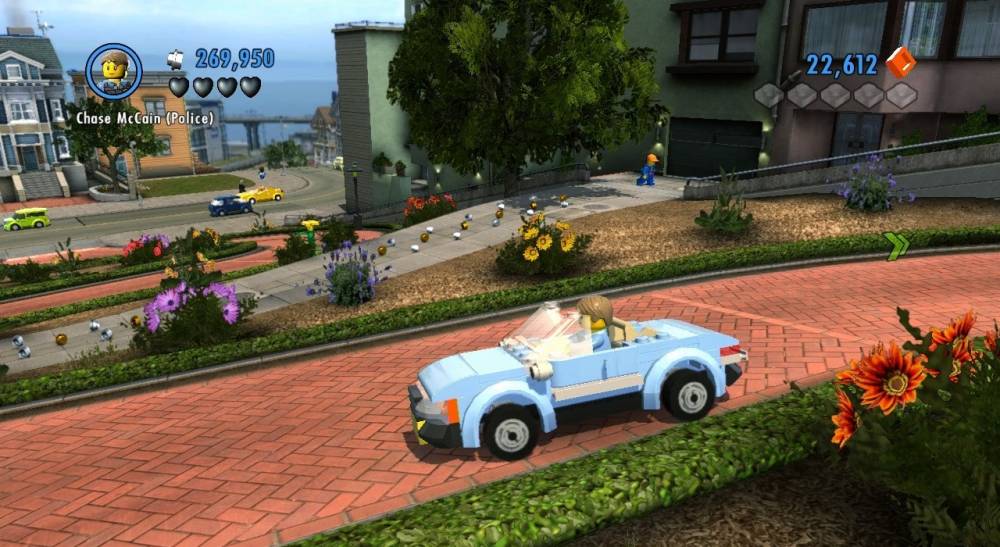Select the orange super brick icon

(900, 63)
